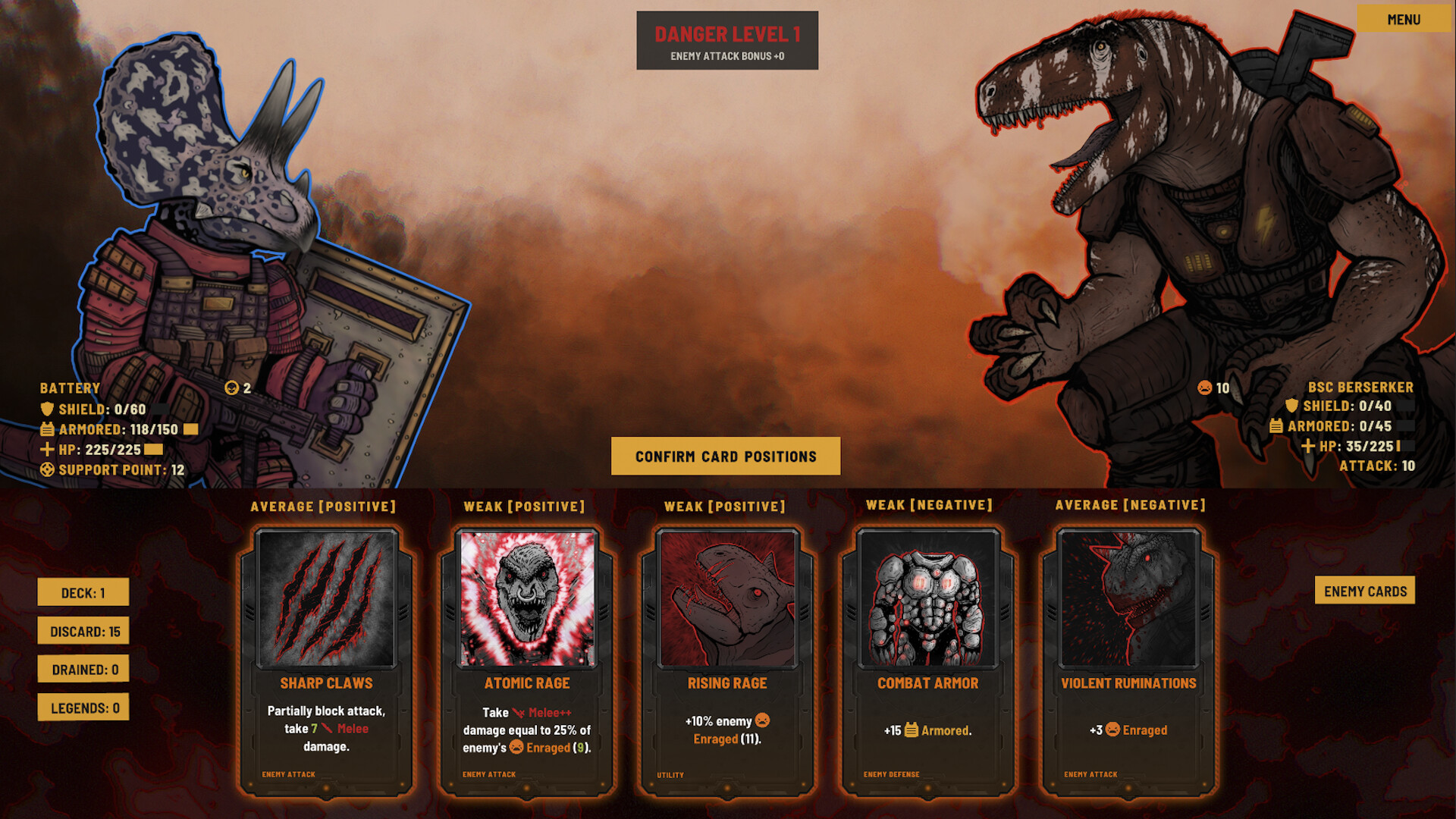Click the Deck counter showing 1
1456x819 pixels.
83,592
